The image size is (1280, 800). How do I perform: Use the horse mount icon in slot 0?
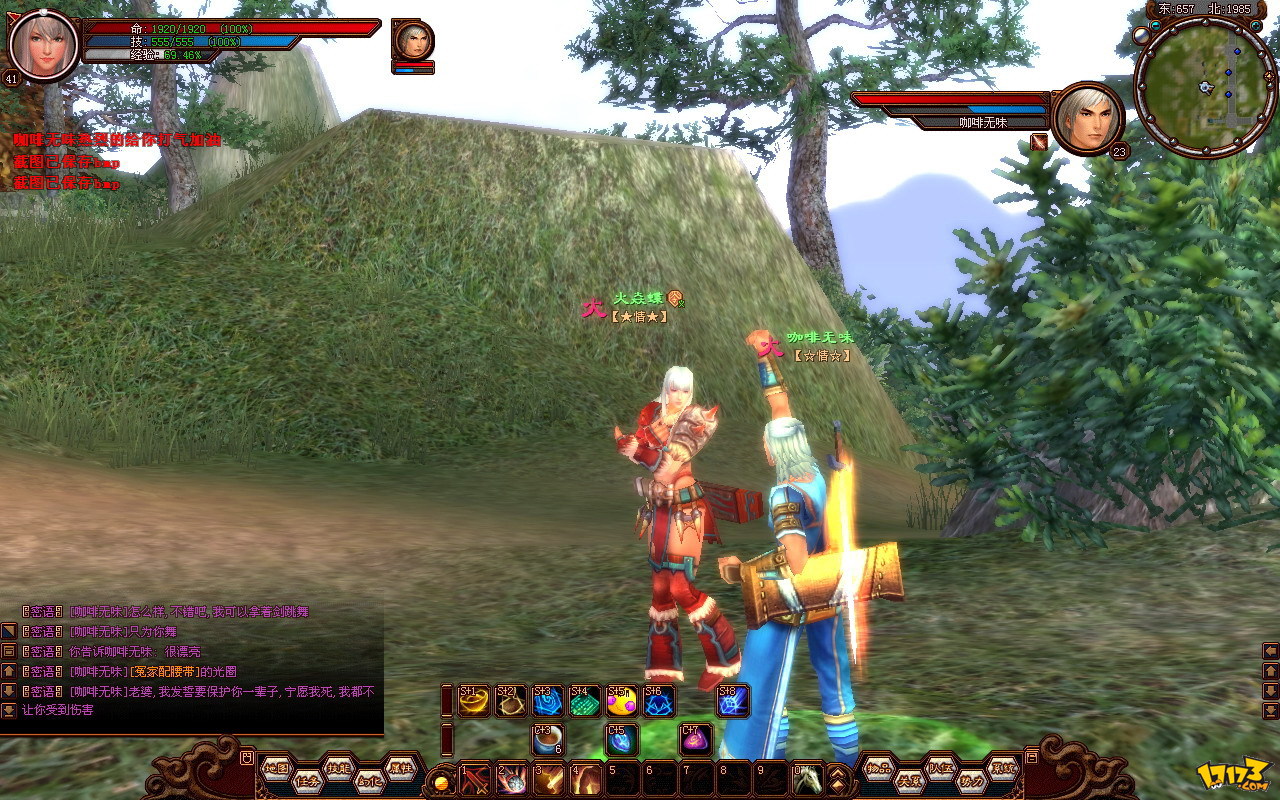(x=808, y=778)
